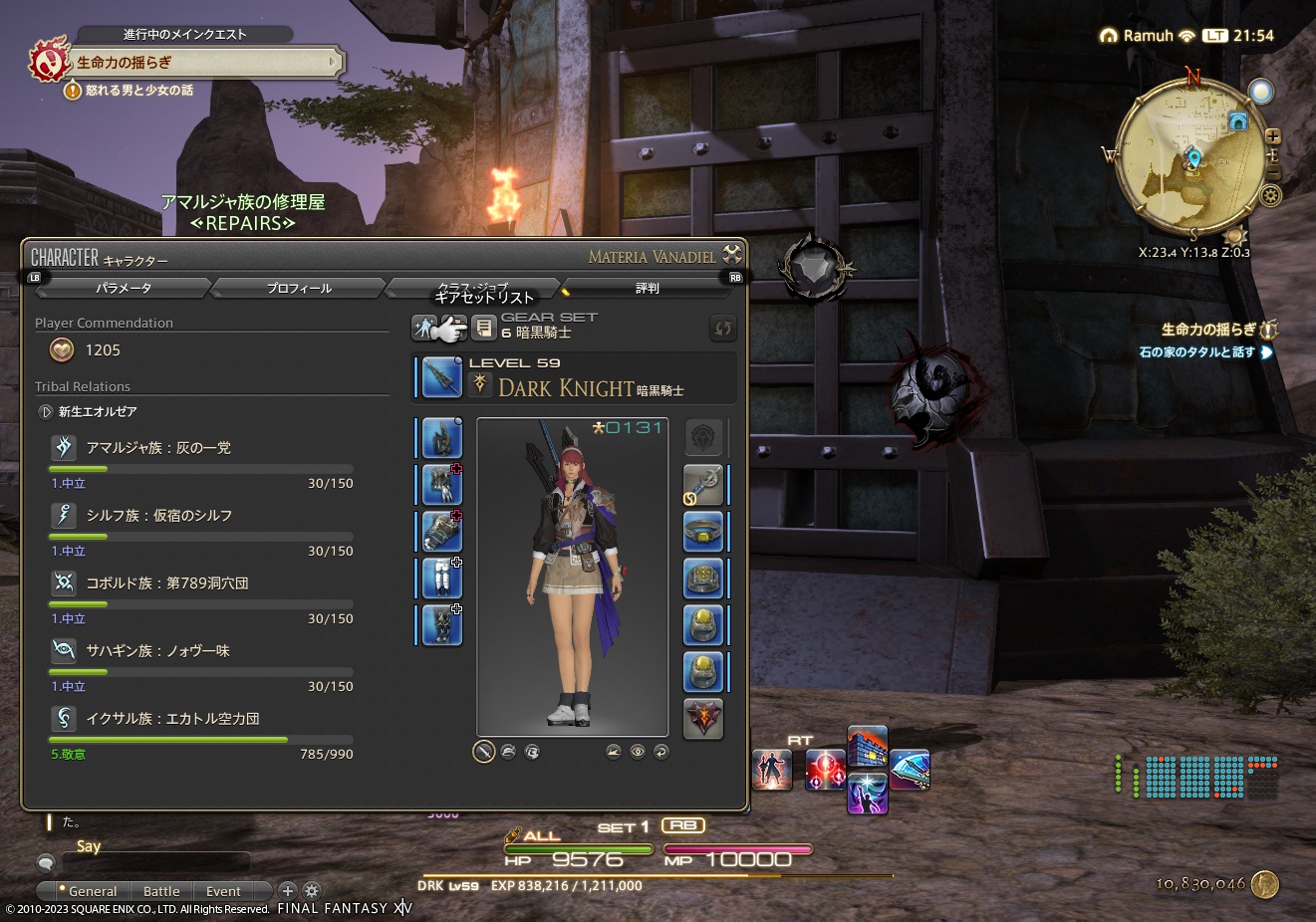This screenshot has height=922, width=1316.
Task: Toggle weapon drawn state below character preview
Action: pos(483,752)
